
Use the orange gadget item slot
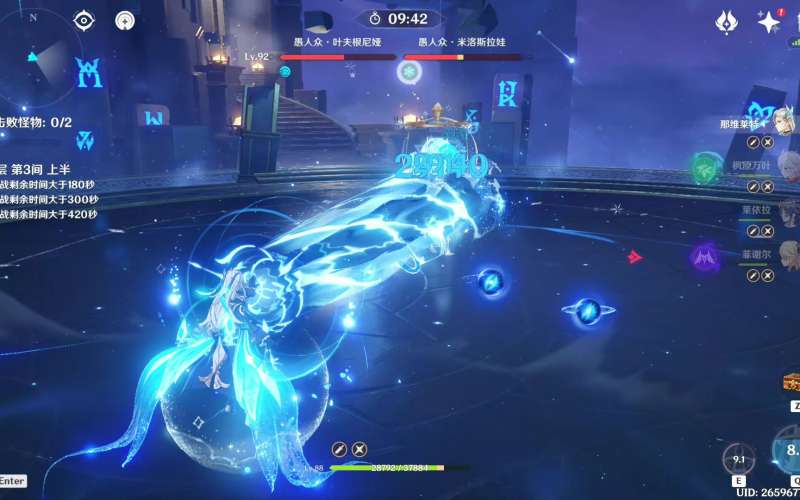pos(792,383)
